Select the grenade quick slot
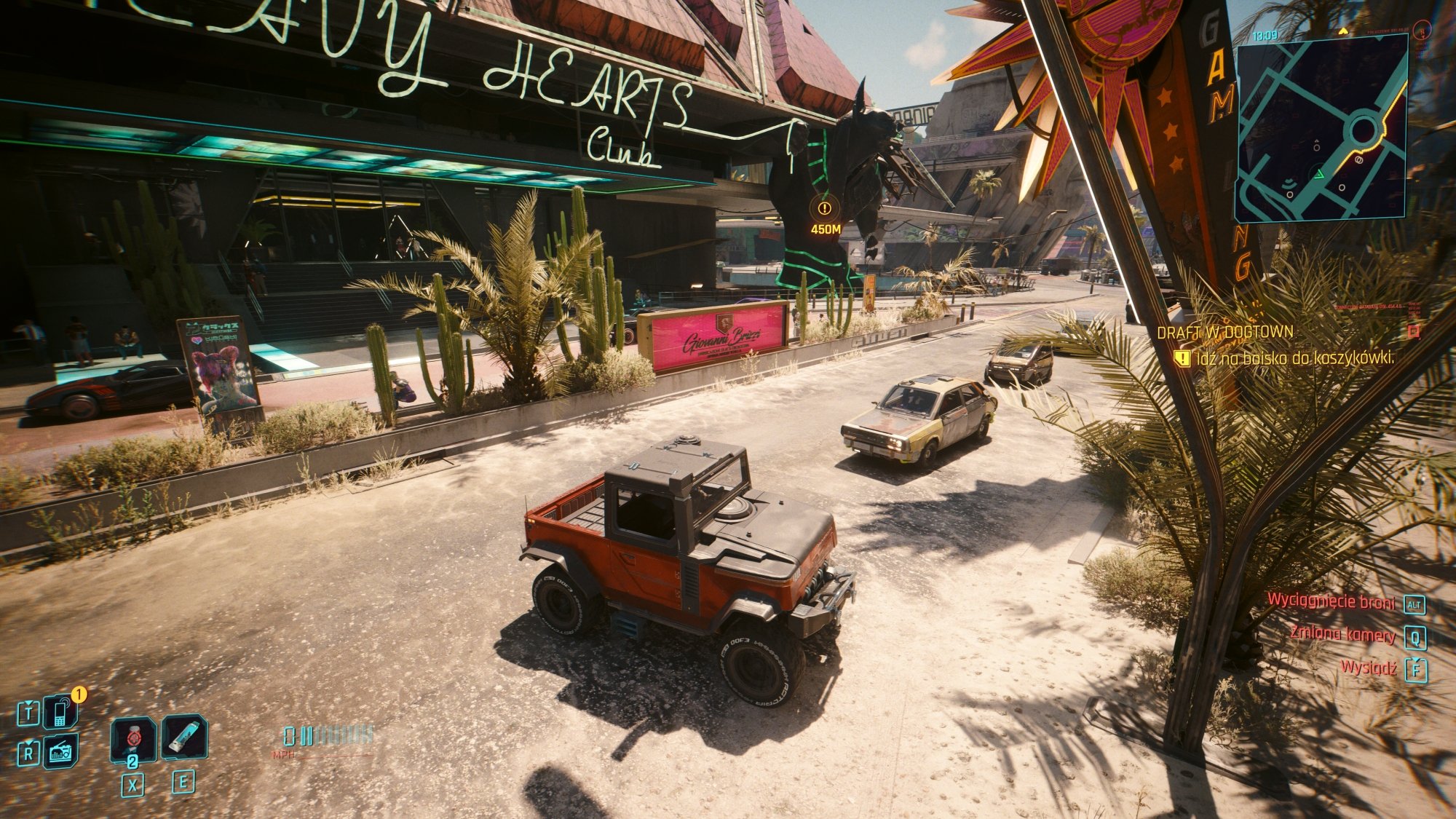 click(x=132, y=739)
